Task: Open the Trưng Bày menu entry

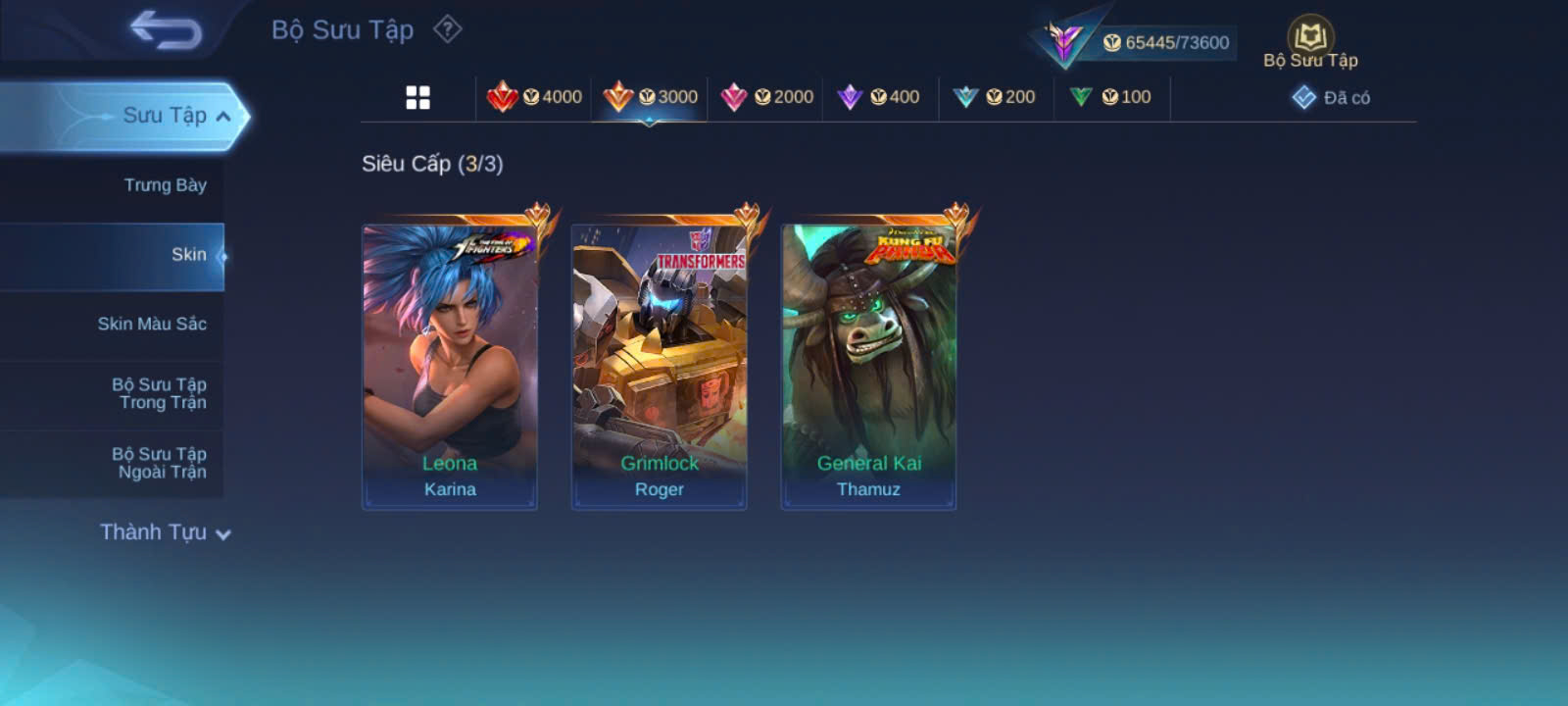Action: pos(165,185)
